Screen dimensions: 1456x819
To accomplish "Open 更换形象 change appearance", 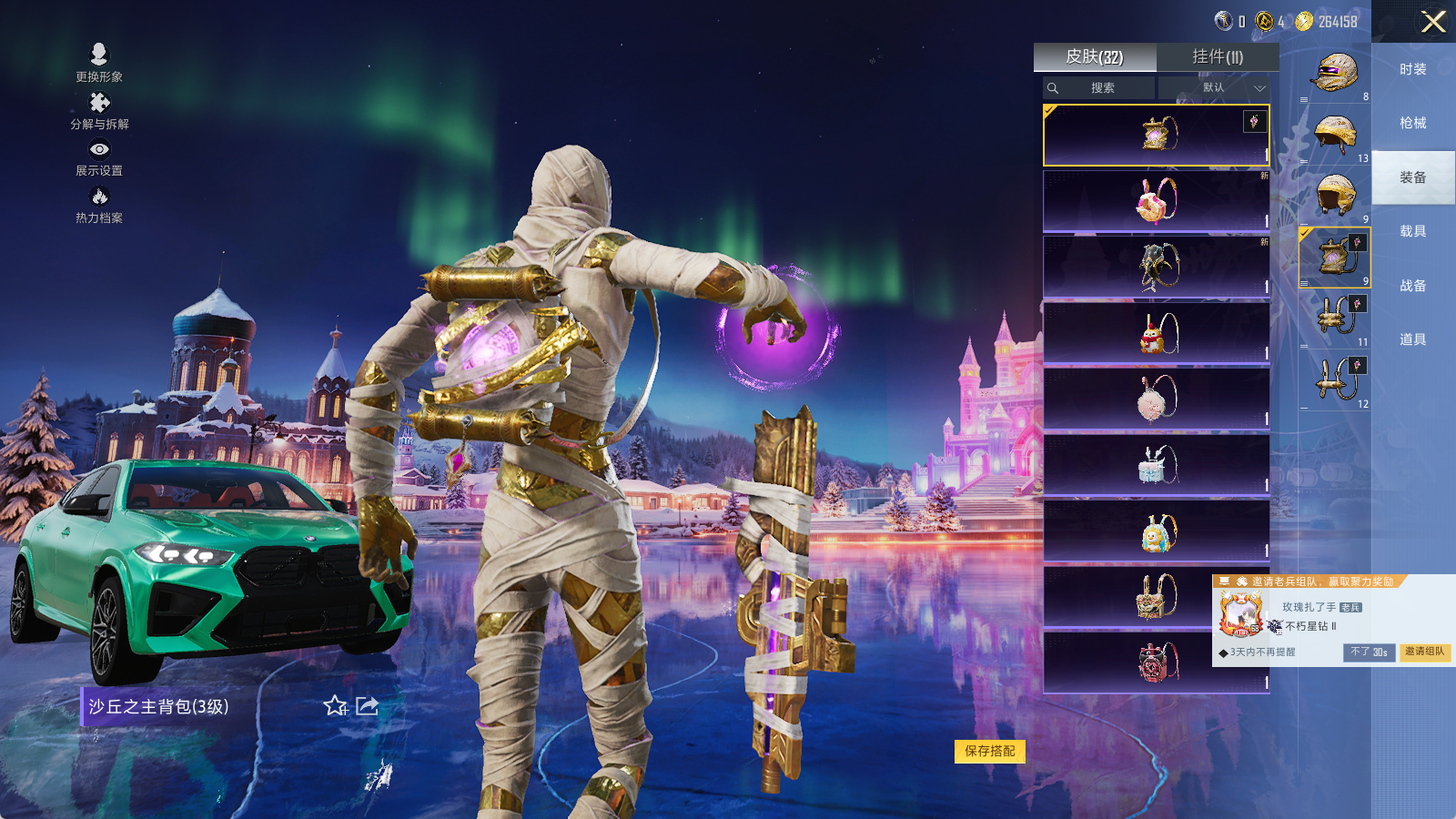I will coord(99,64).
